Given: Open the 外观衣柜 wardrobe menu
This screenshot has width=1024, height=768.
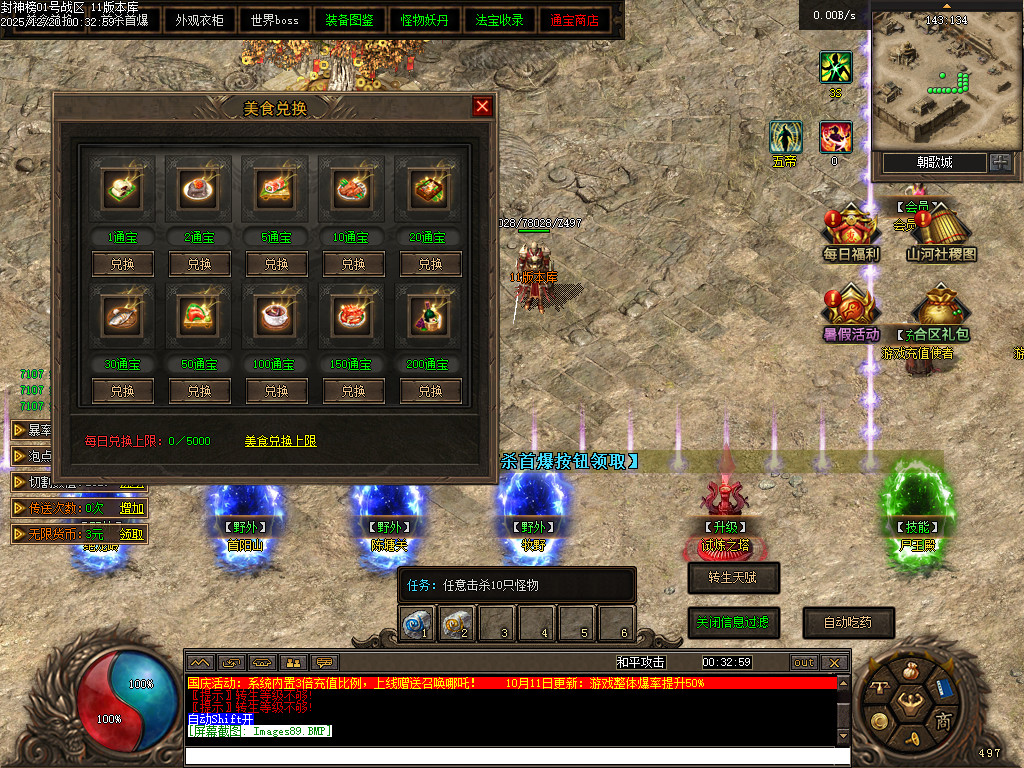Looking at the screenshot, I should click(x=199, y=20).
